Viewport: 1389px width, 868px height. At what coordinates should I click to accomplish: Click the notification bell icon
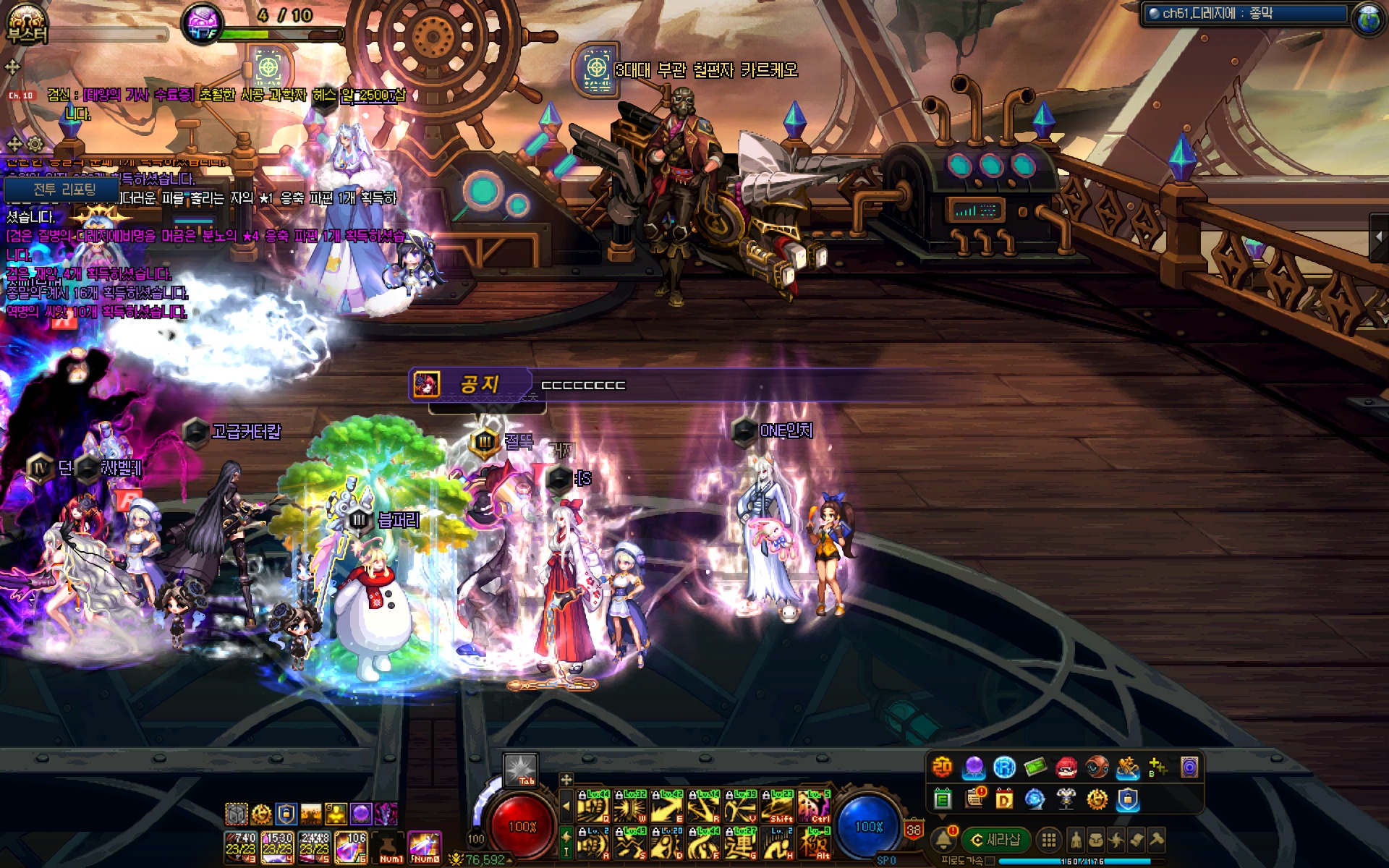click(x=943, y=840)
